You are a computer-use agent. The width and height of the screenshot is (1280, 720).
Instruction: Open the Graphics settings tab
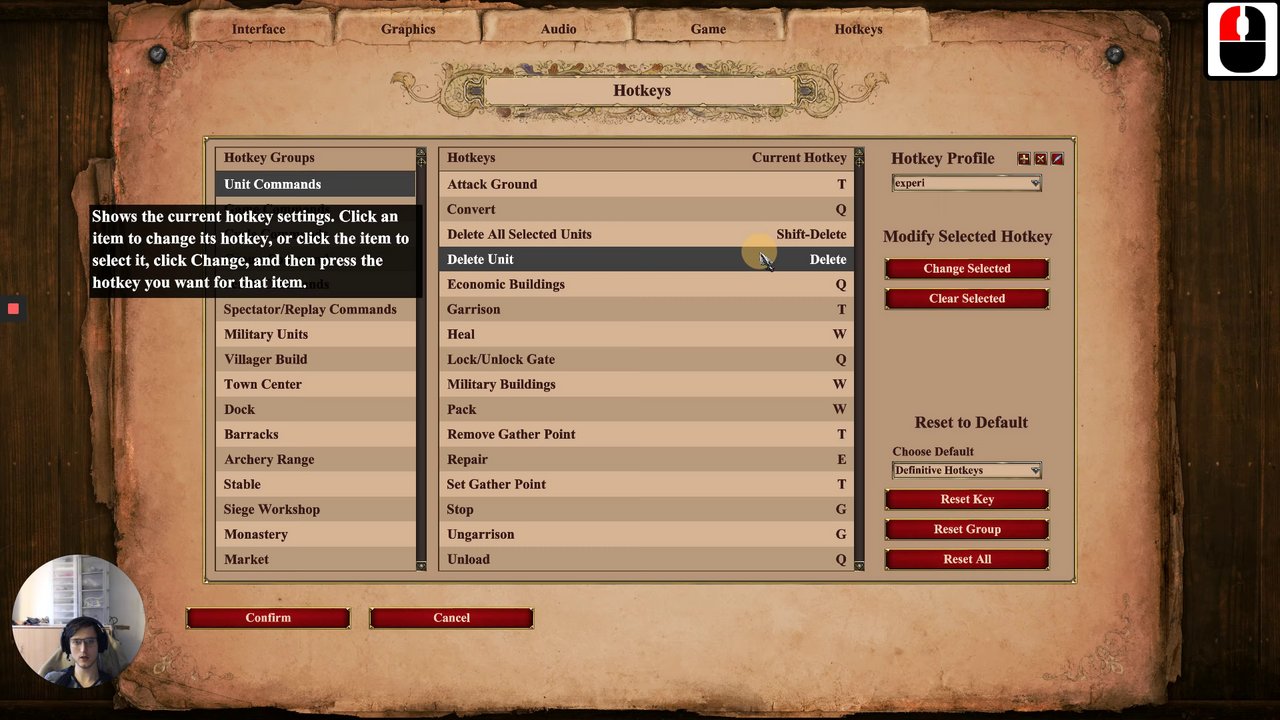pyautogui.click(x=408, y=29)
